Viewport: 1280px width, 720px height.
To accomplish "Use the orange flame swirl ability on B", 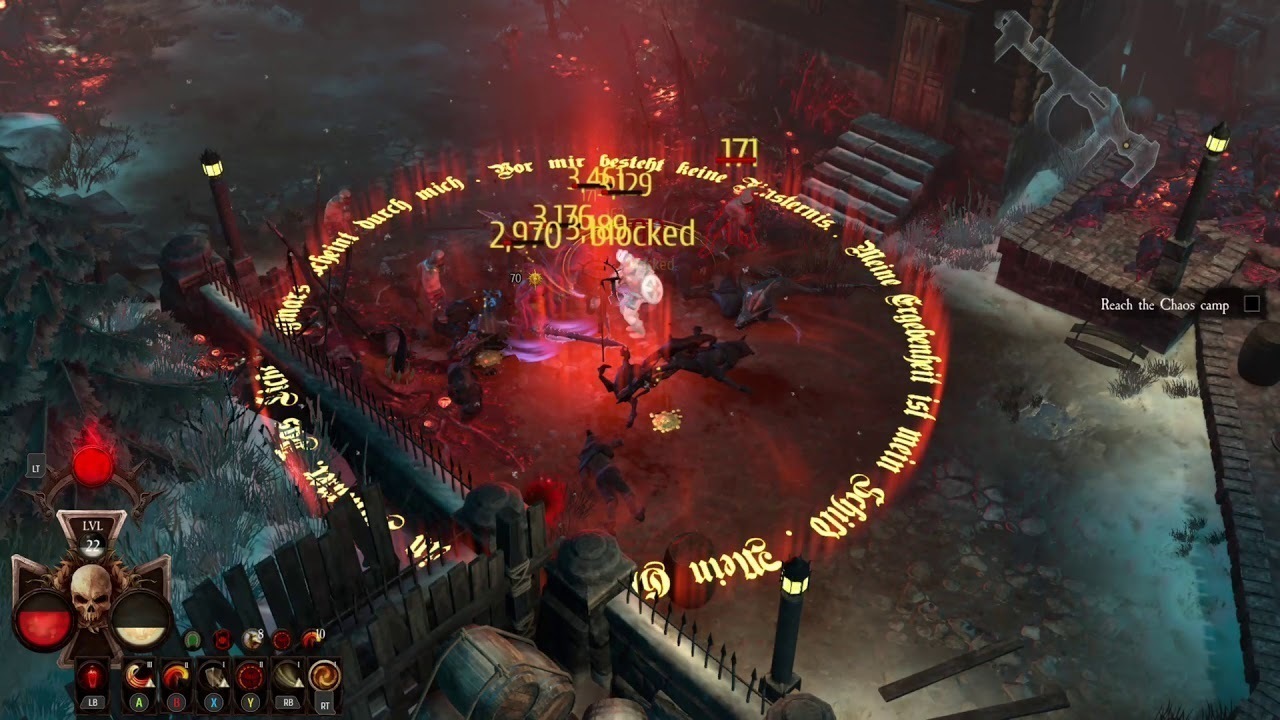I will click(x=176, y=675).
